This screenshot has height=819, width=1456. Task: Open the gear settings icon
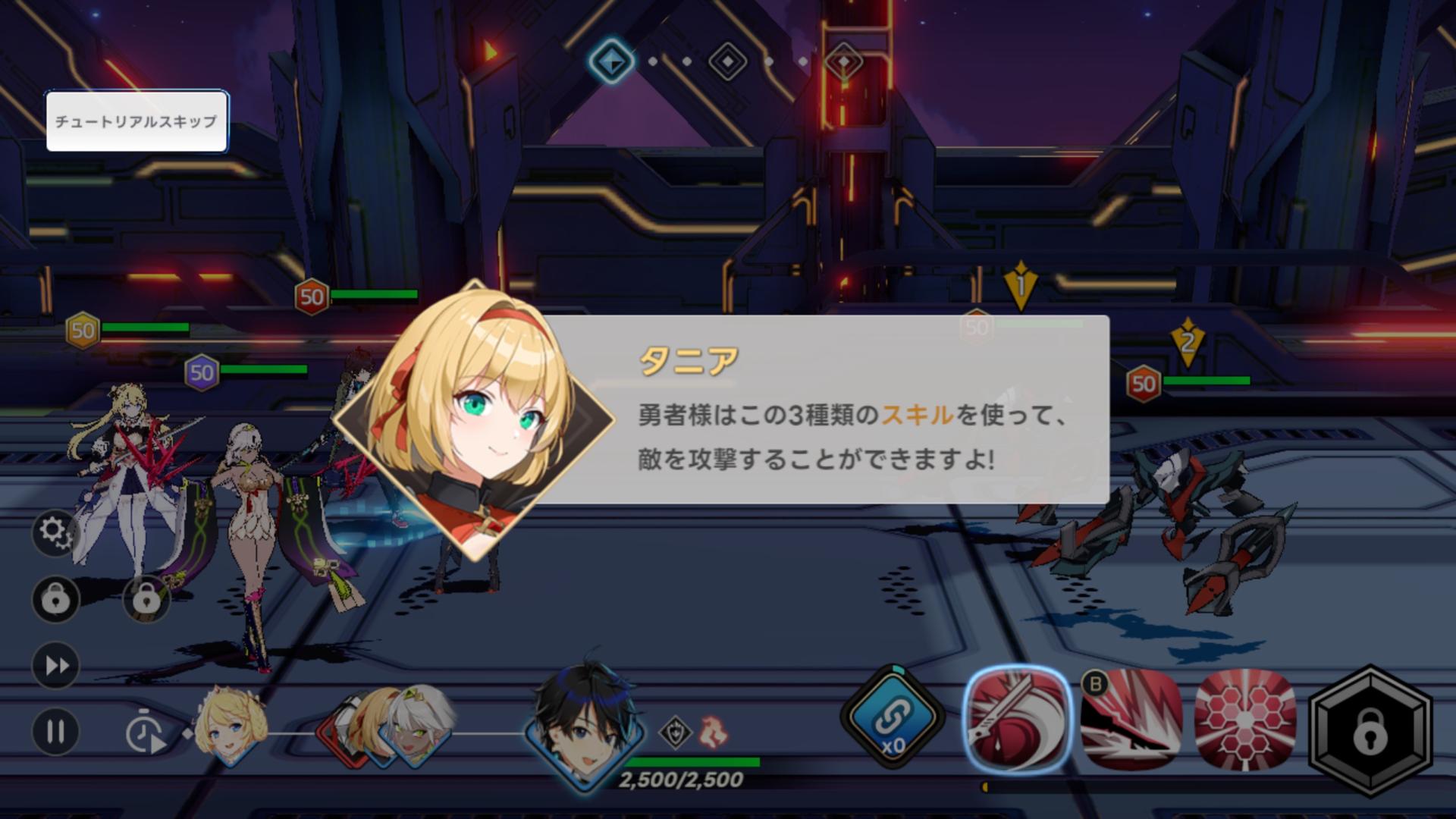coord(55,532)
